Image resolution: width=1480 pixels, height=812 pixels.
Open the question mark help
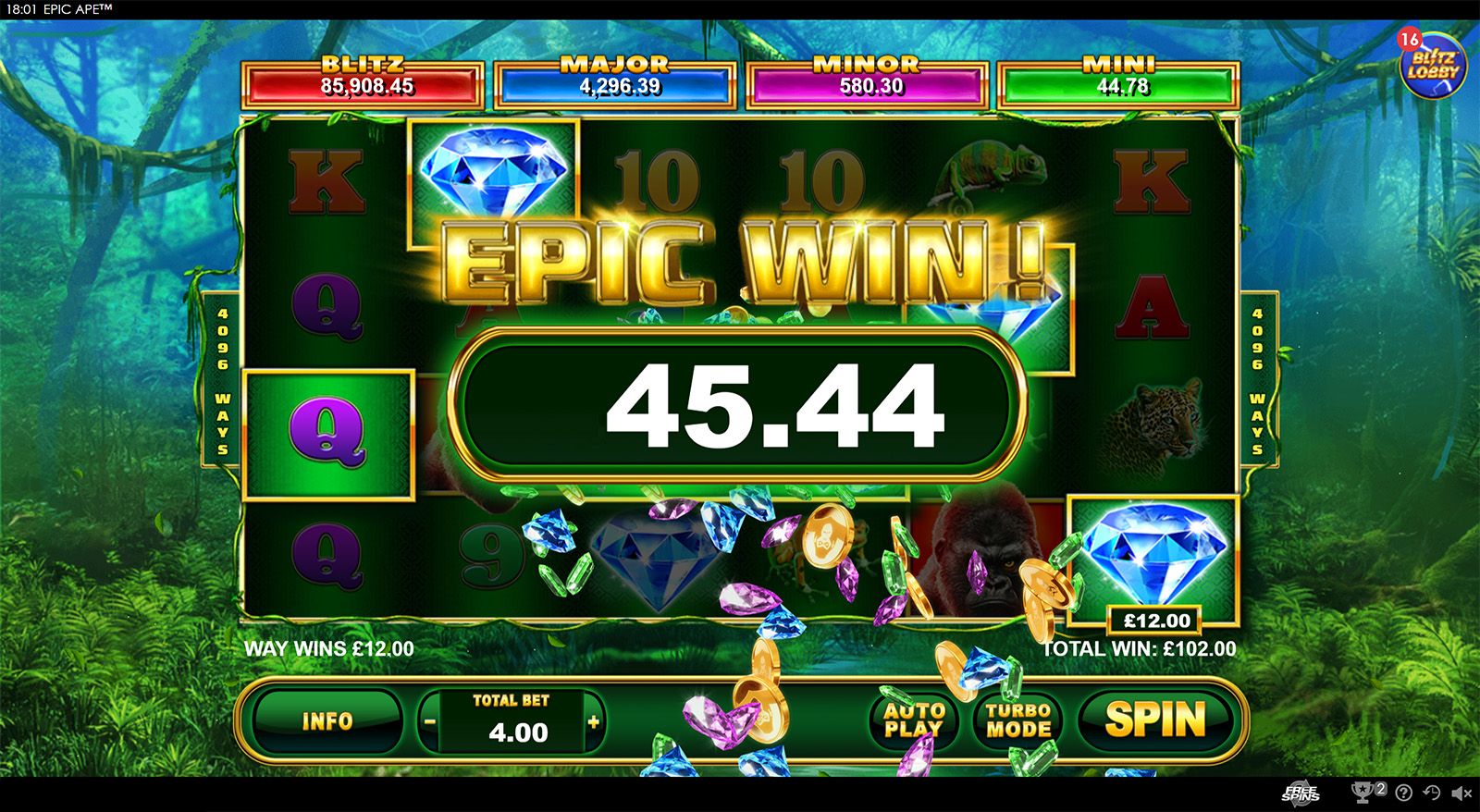pyautogui.click(x=1403, y=793)
